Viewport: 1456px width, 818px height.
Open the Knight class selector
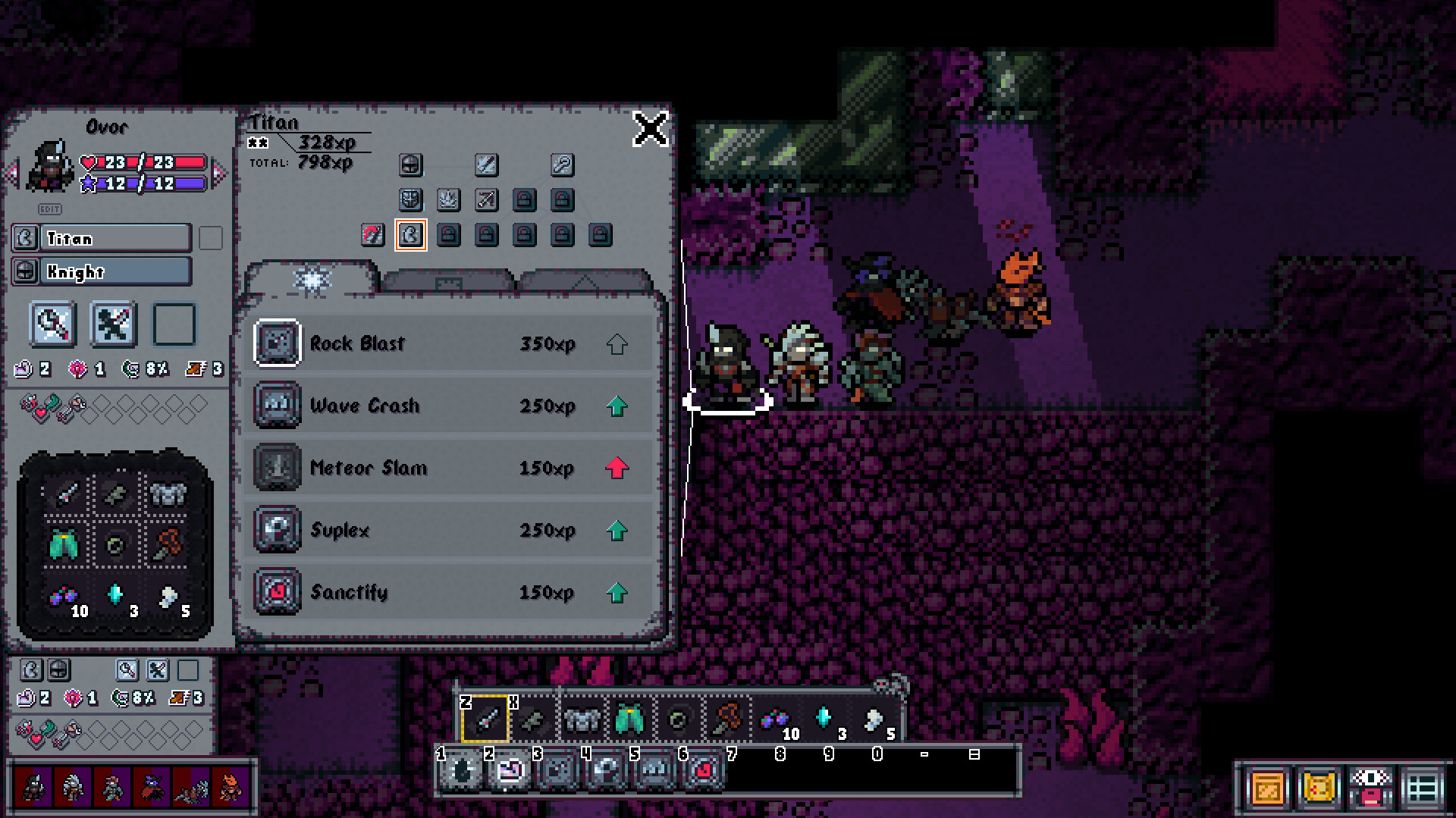tap(106, 271)
